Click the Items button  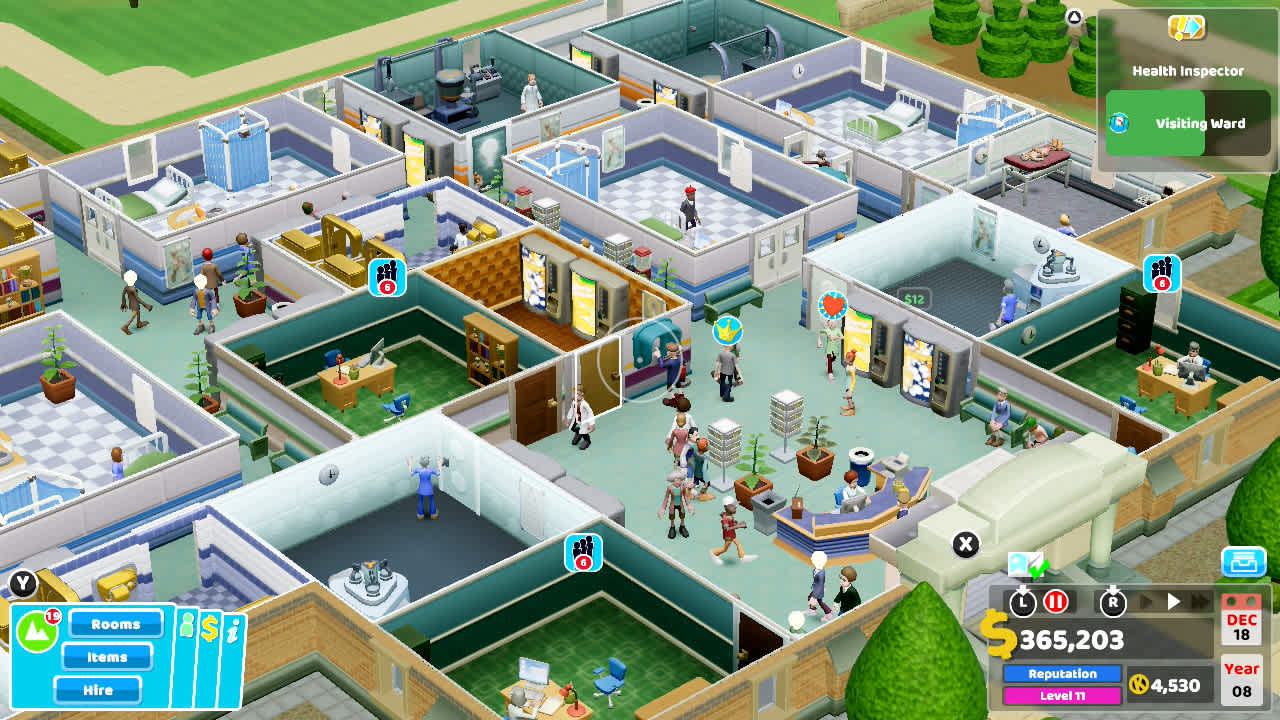click(108, 657)
